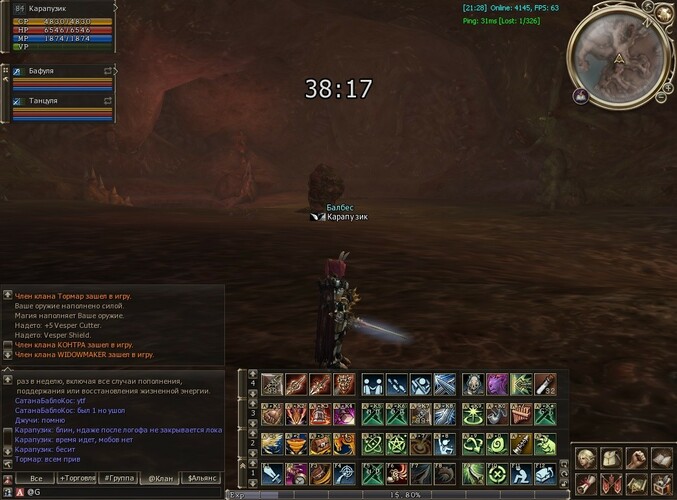Open the +Торговля trade chat tab
The height and width of the screenshot is (500, 677).
77,478
